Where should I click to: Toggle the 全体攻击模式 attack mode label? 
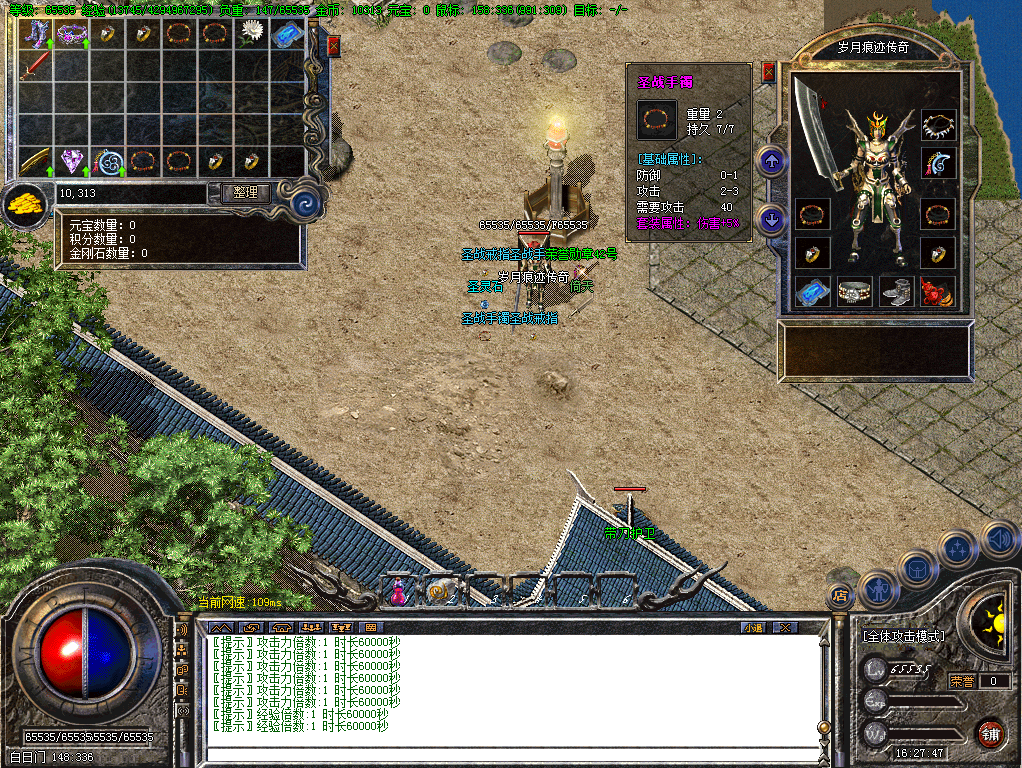[903, 636]
